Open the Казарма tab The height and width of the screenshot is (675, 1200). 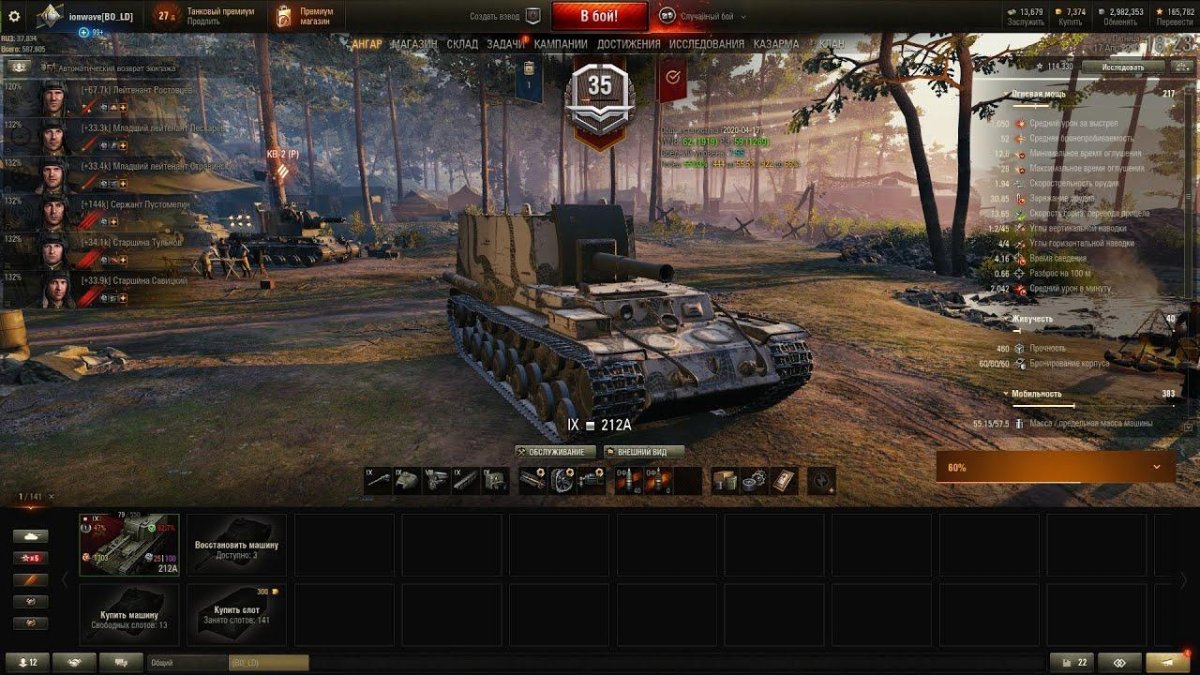pos(776,44)
